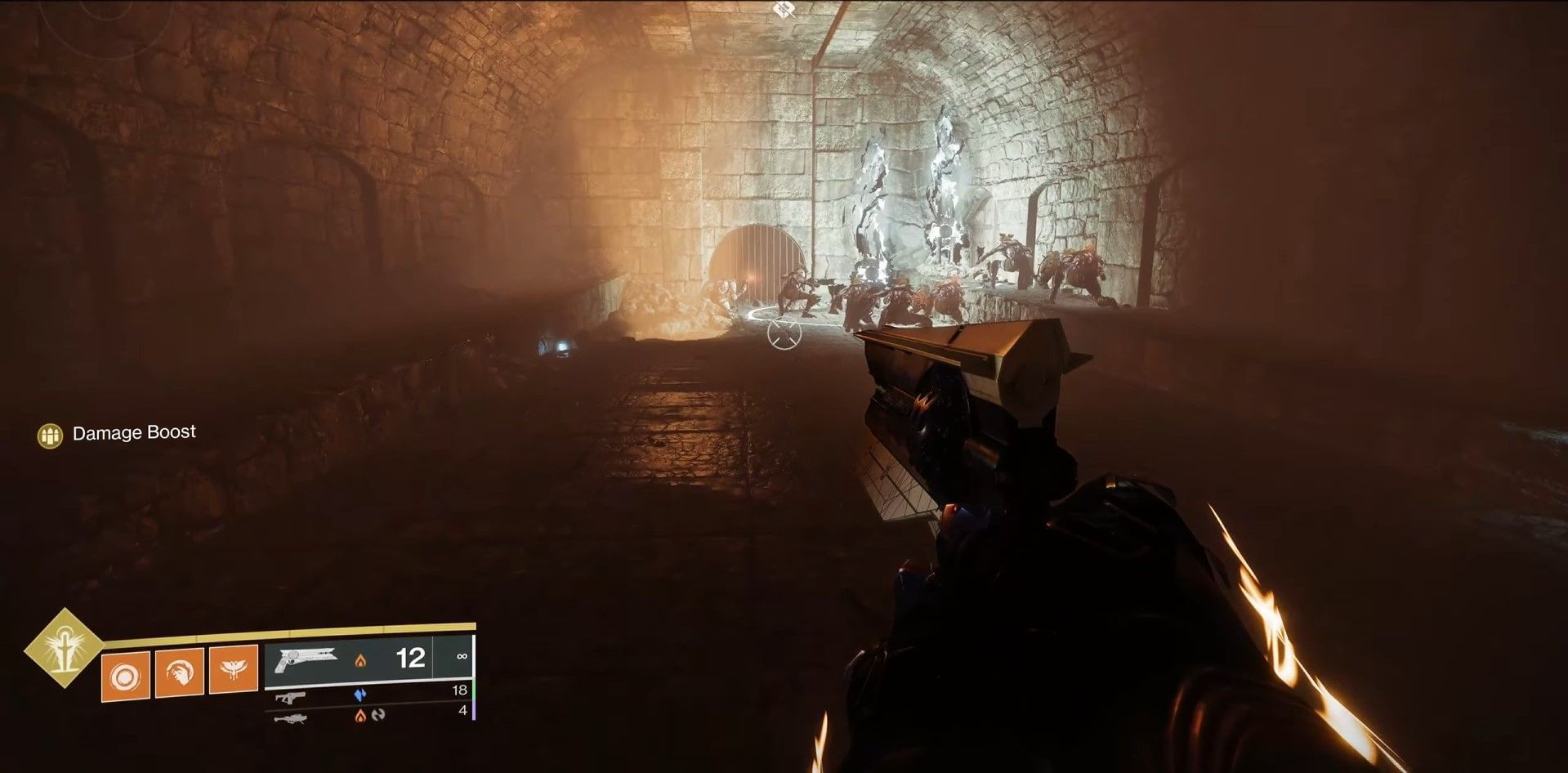Activate the sword Super ability diamond
The height and width of the screenshot is (773, 1568).
pyautogui.click(x=63, y=648)
